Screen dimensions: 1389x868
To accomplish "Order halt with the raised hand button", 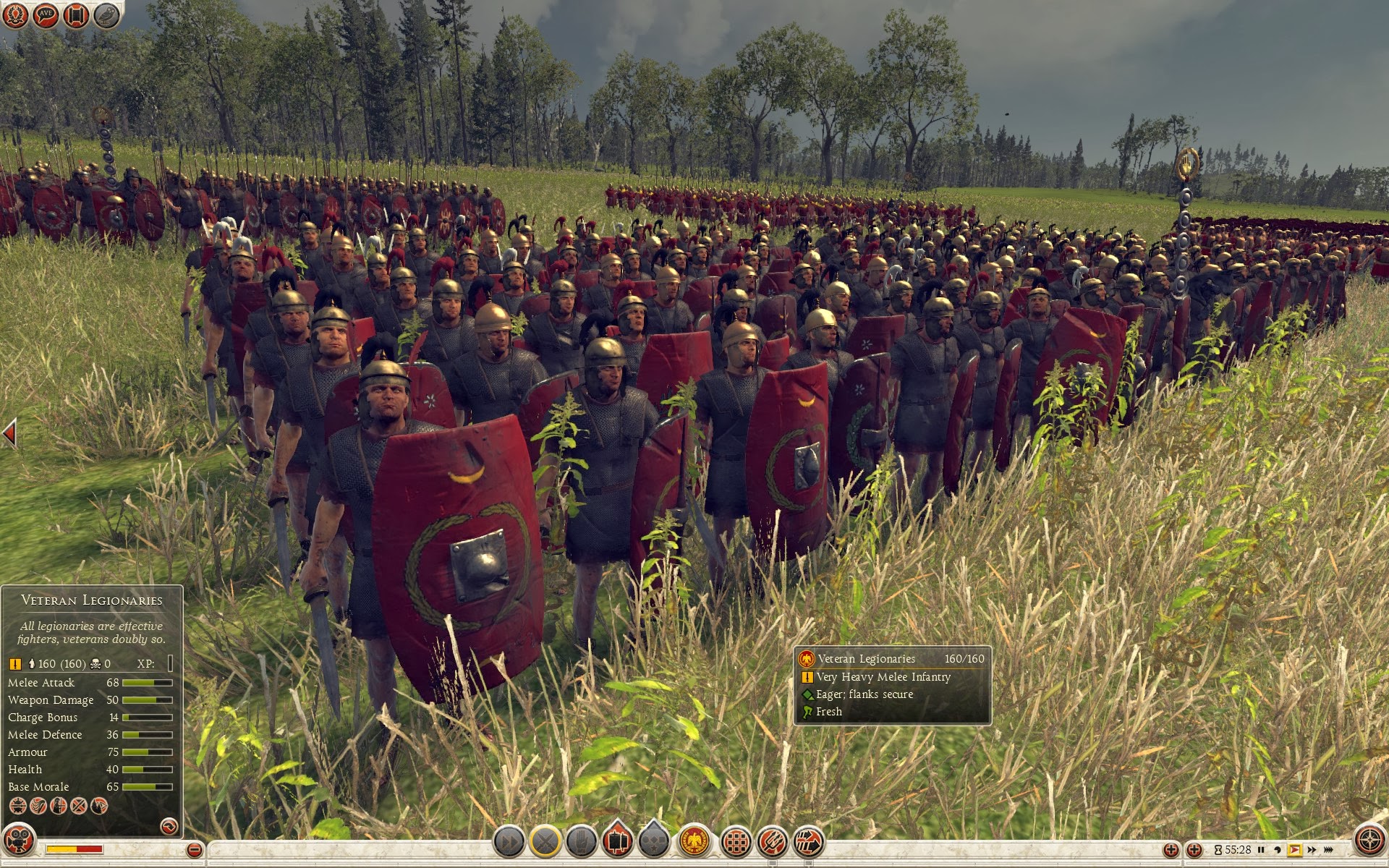I will [582, 842].
